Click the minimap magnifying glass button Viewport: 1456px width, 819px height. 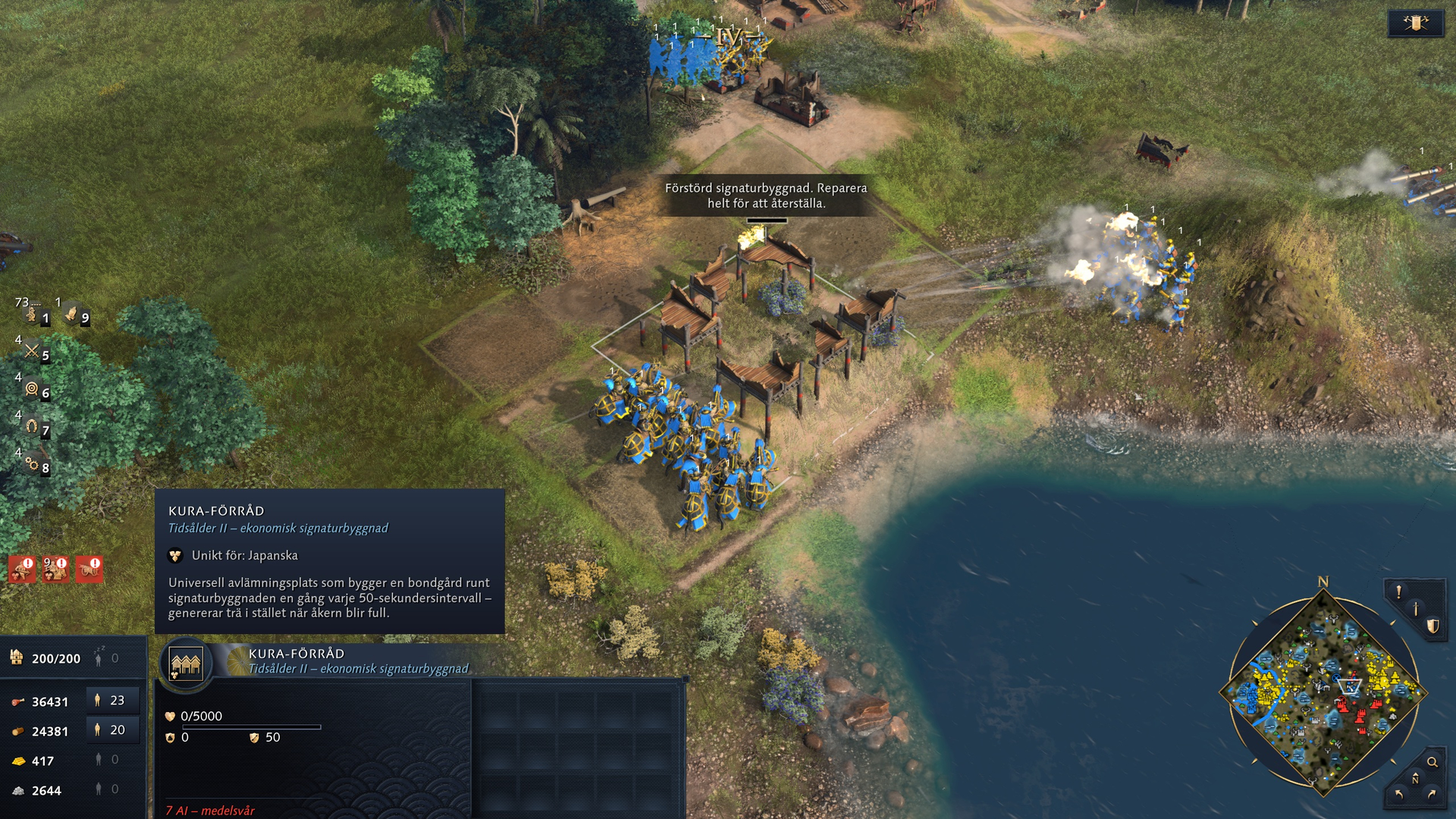pos(1432,762)
